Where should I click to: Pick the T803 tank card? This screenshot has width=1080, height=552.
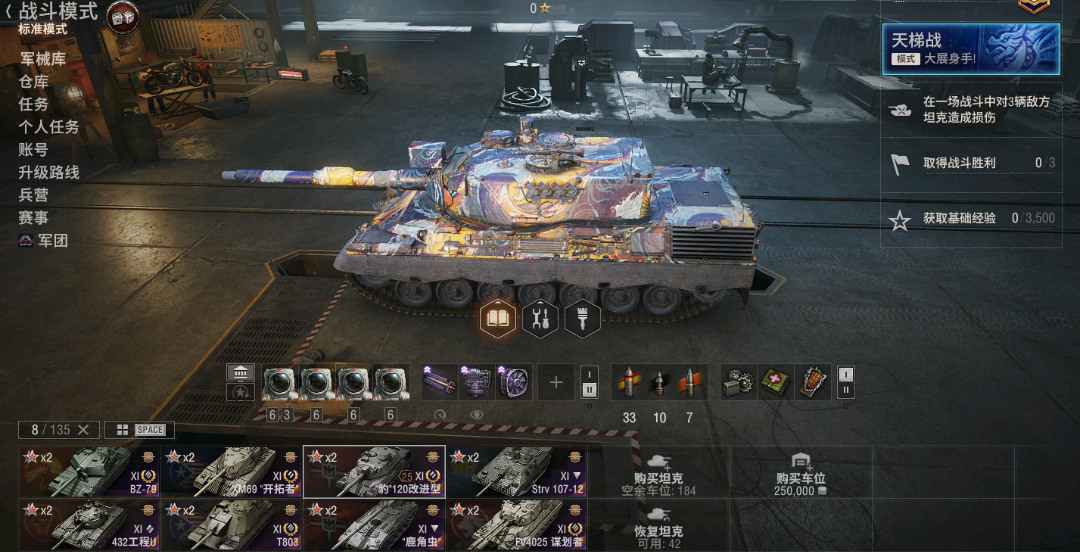click(x=232, y=525)
